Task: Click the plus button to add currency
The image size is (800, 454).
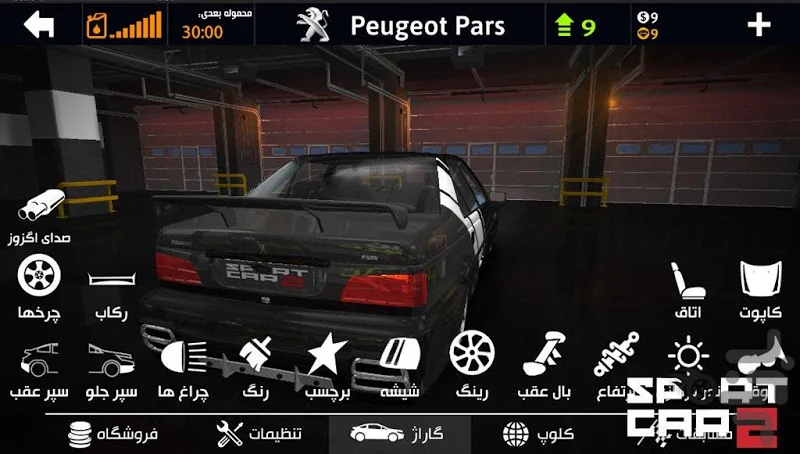Action: tap(759, 24)
